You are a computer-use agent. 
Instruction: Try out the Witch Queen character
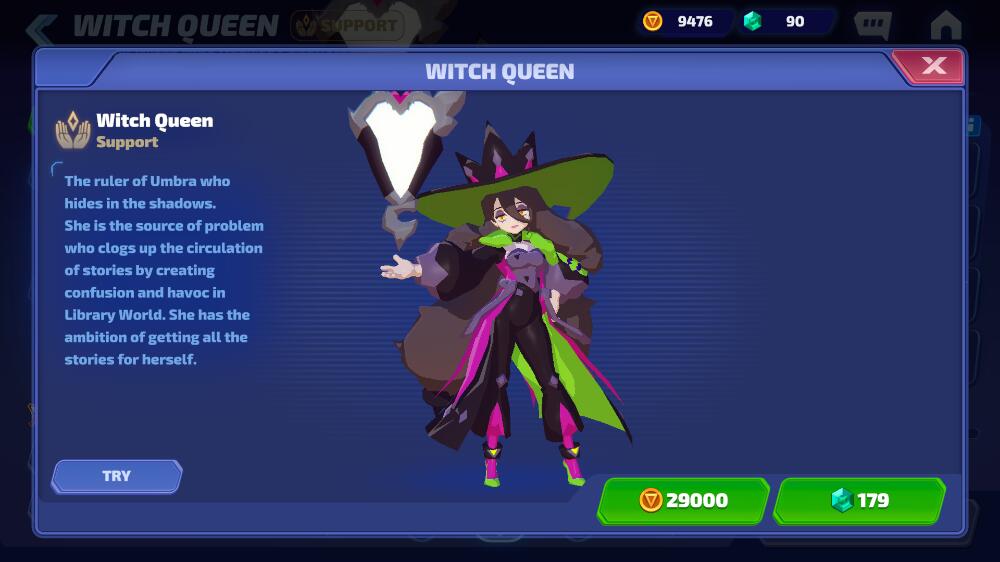point(117,476)
